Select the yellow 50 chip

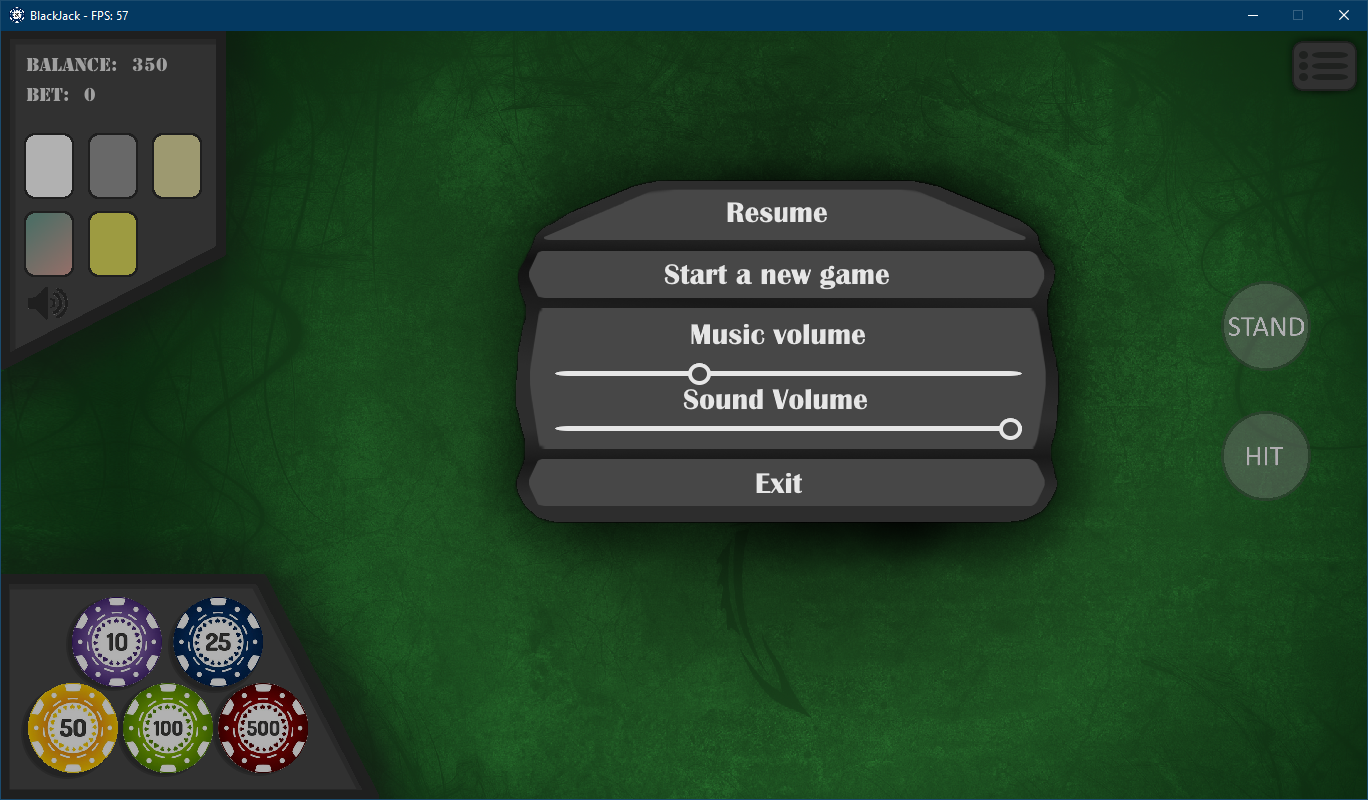pyautogui.click(x=72, y=728)
